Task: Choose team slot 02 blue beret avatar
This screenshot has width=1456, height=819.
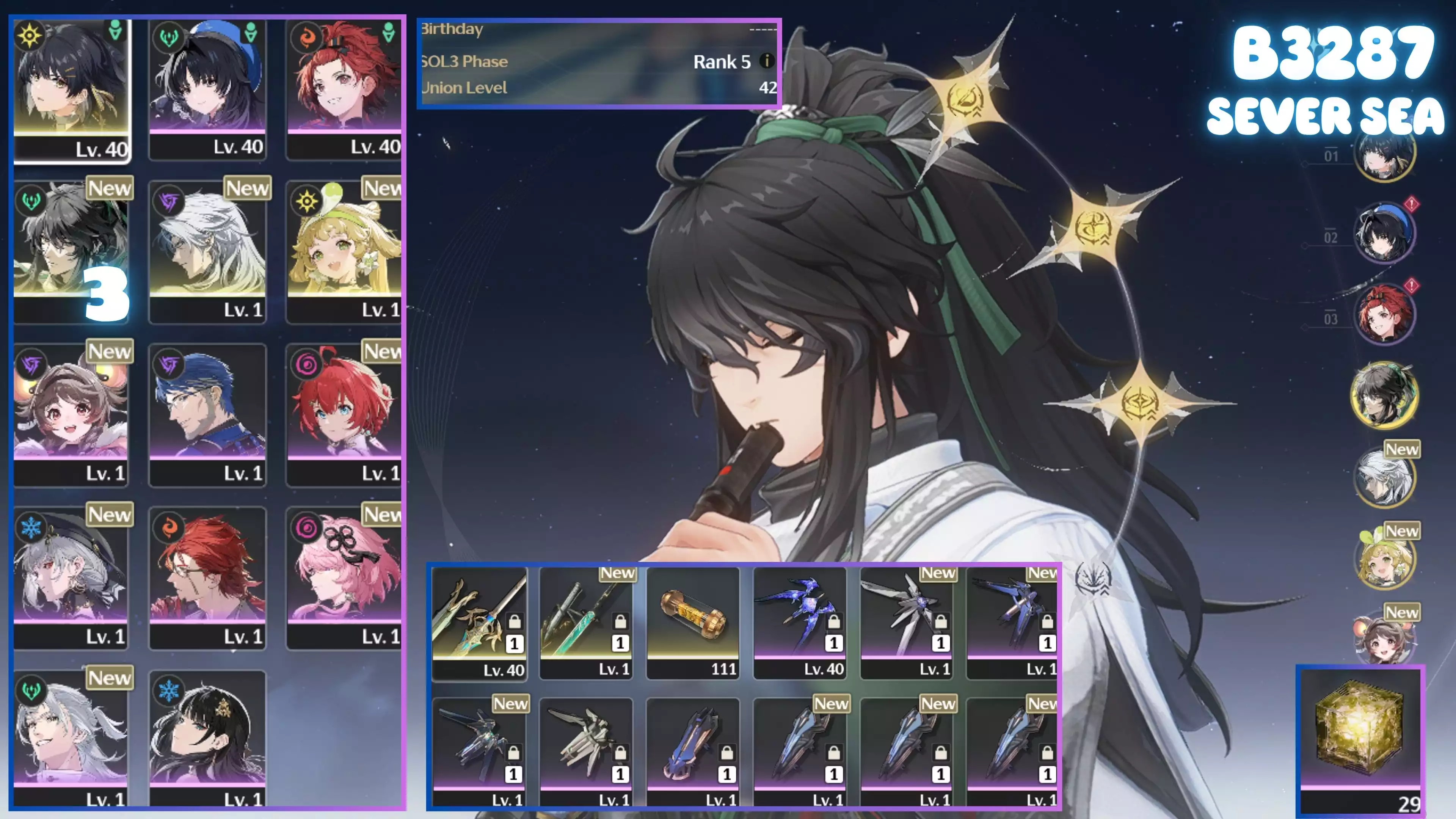Action: tap(1384, 234)
